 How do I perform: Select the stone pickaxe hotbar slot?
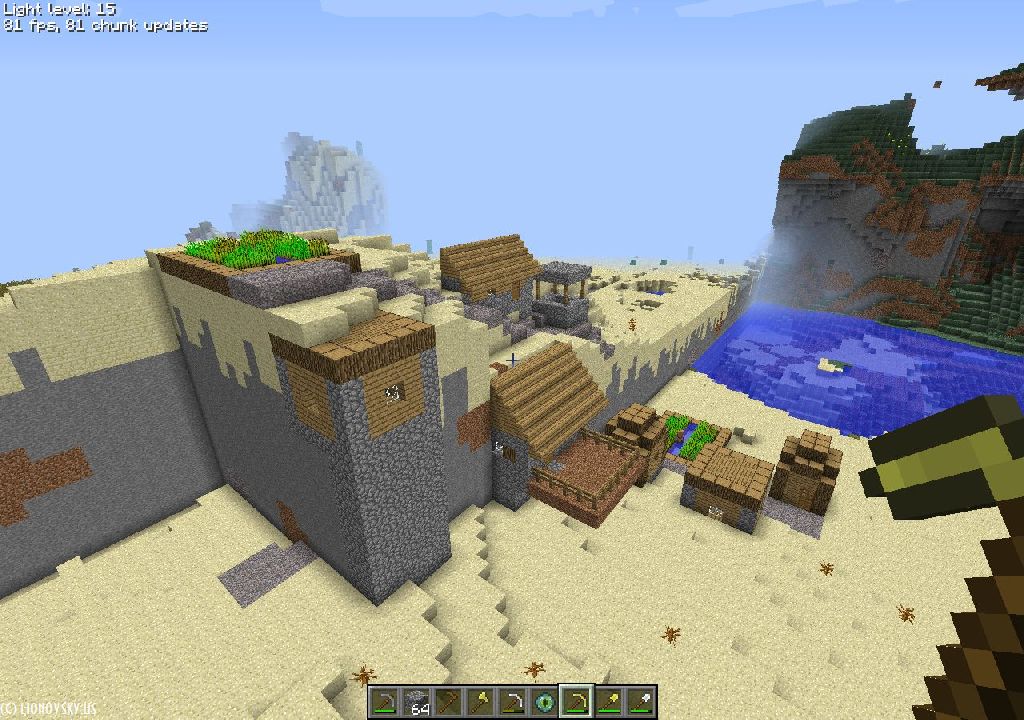click(x=385, y=702)
